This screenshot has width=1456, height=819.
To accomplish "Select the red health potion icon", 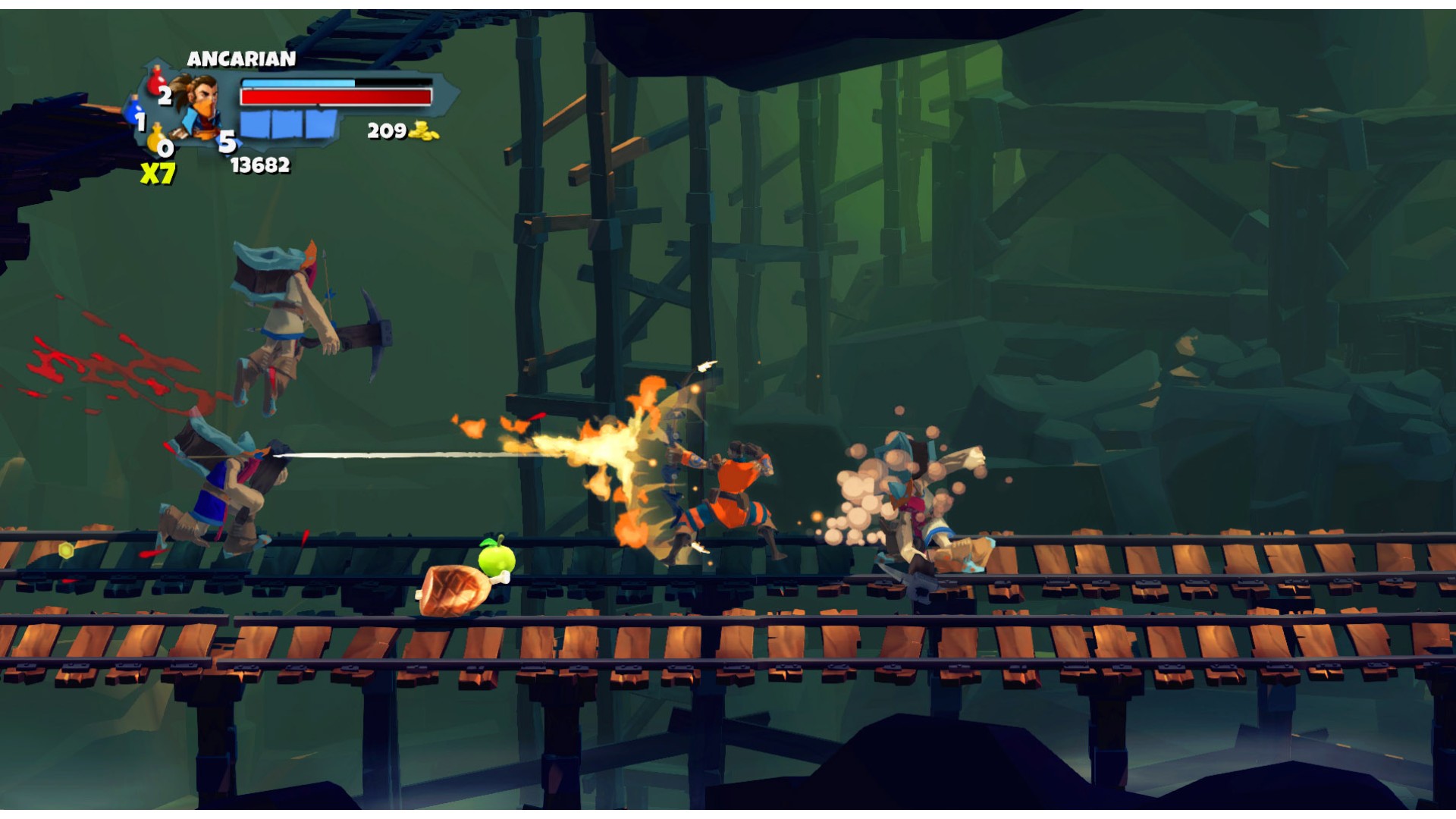I will click(x=157, y=79).
